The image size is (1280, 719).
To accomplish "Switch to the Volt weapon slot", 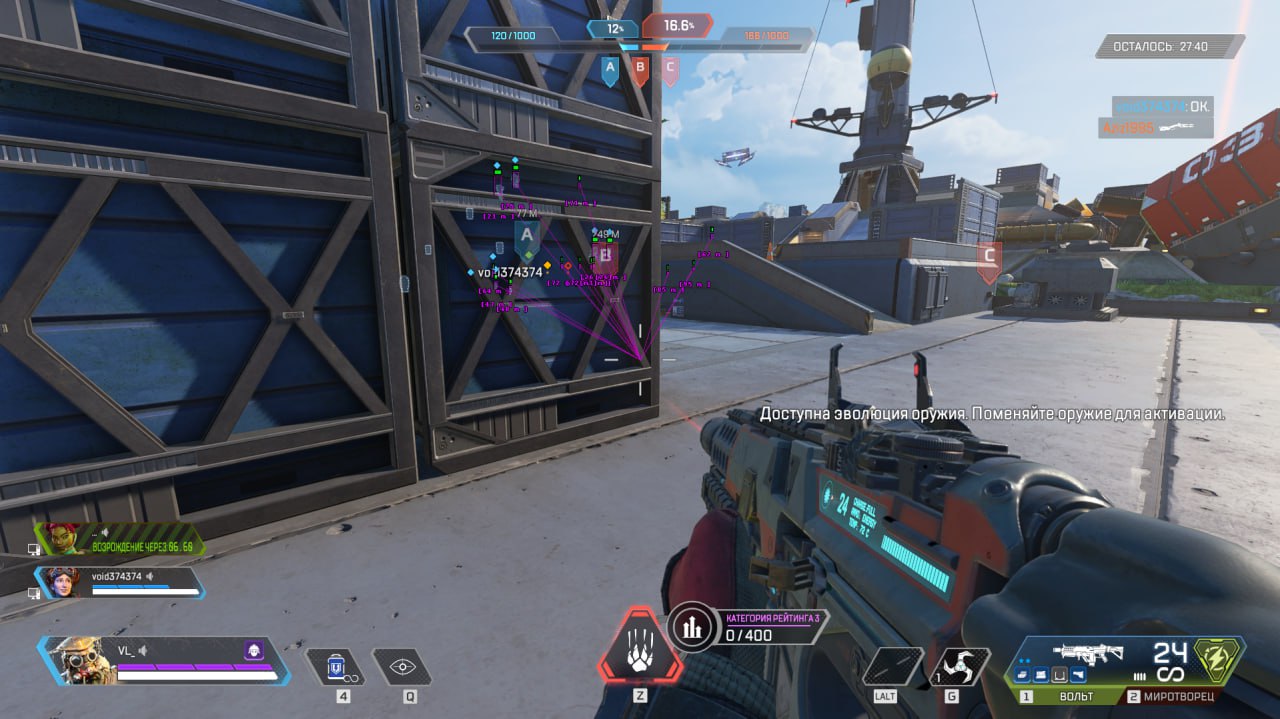I will click(1066, 696).
